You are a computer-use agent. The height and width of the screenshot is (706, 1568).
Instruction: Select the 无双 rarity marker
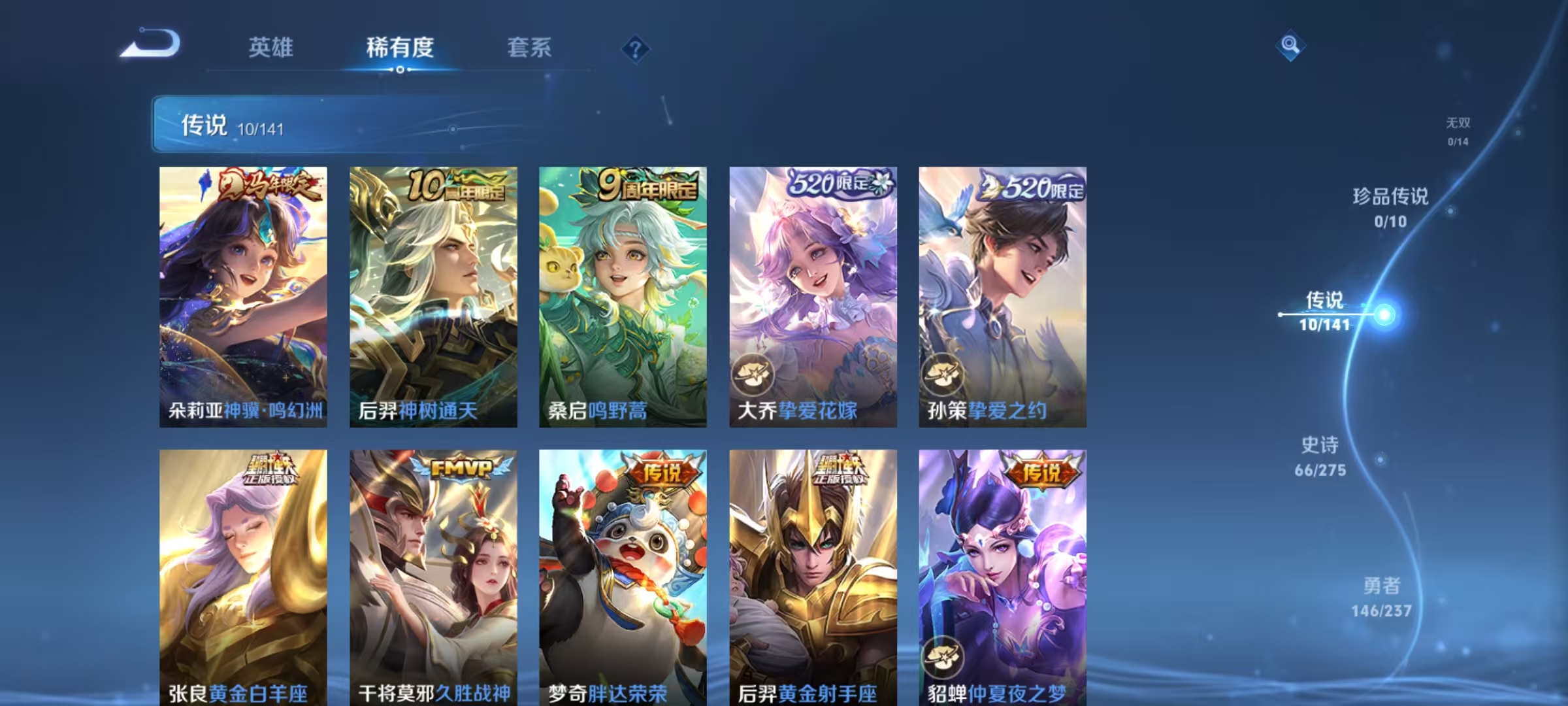tap(1457, 127)
